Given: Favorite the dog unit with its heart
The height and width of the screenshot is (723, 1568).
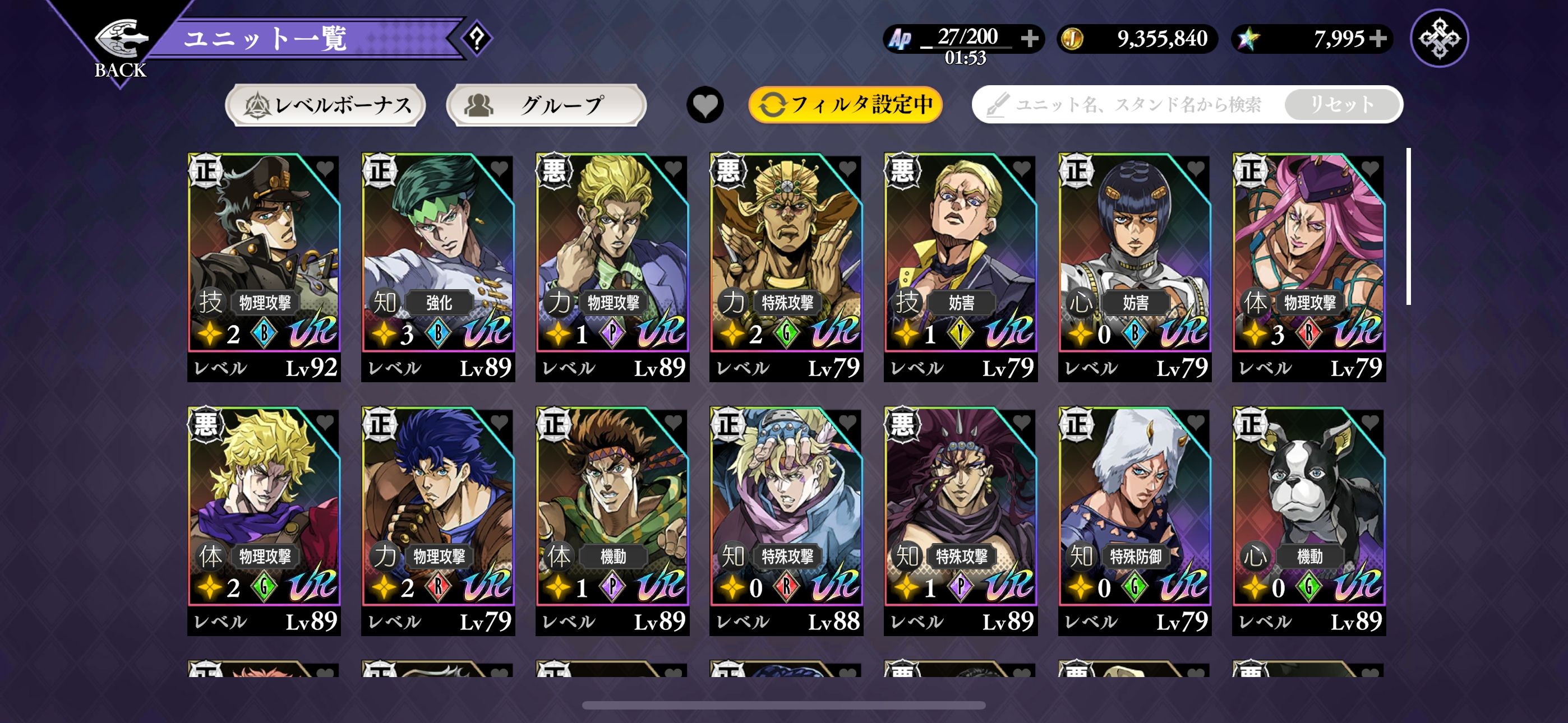Looking at the screenshot, I should click(x=1369, y=421).
